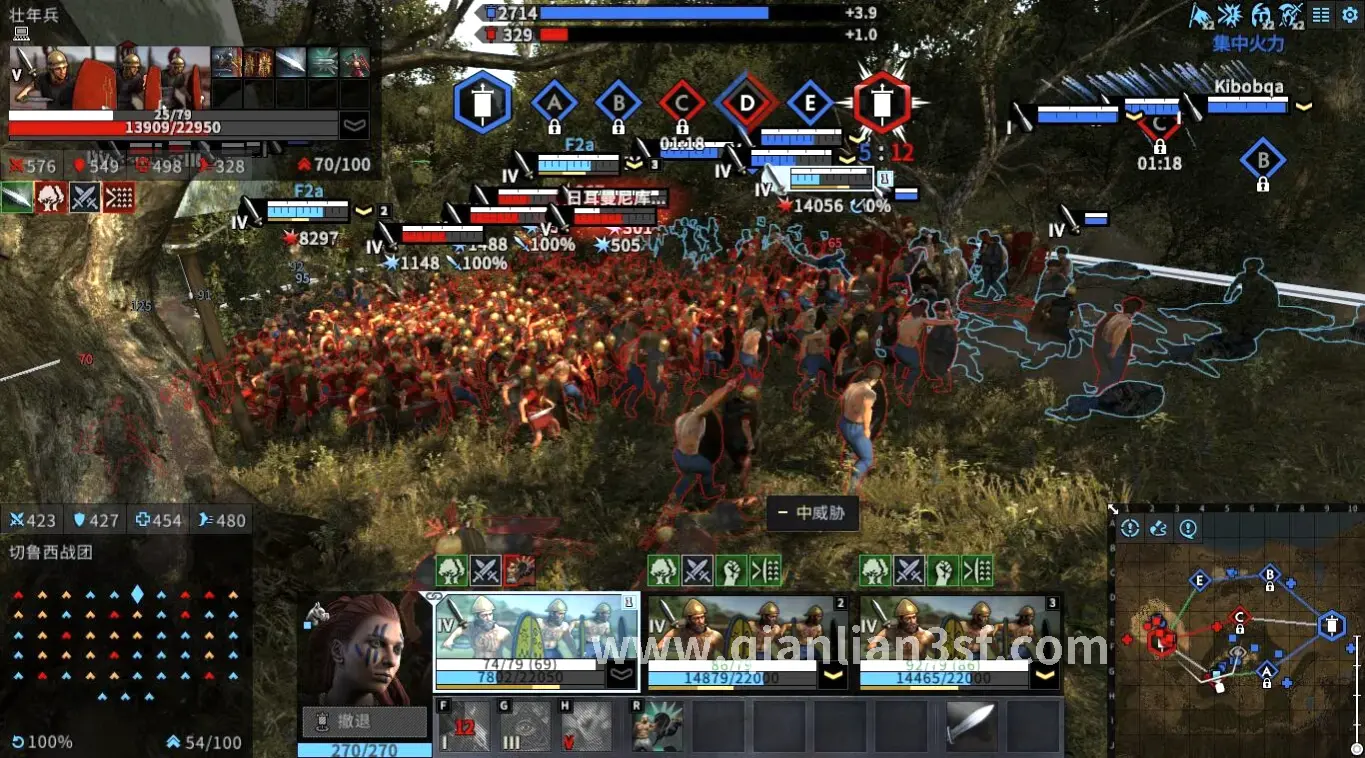Click the minimap attention ping button
This screenshot has width=1365, height=758.
(1188, 529)
